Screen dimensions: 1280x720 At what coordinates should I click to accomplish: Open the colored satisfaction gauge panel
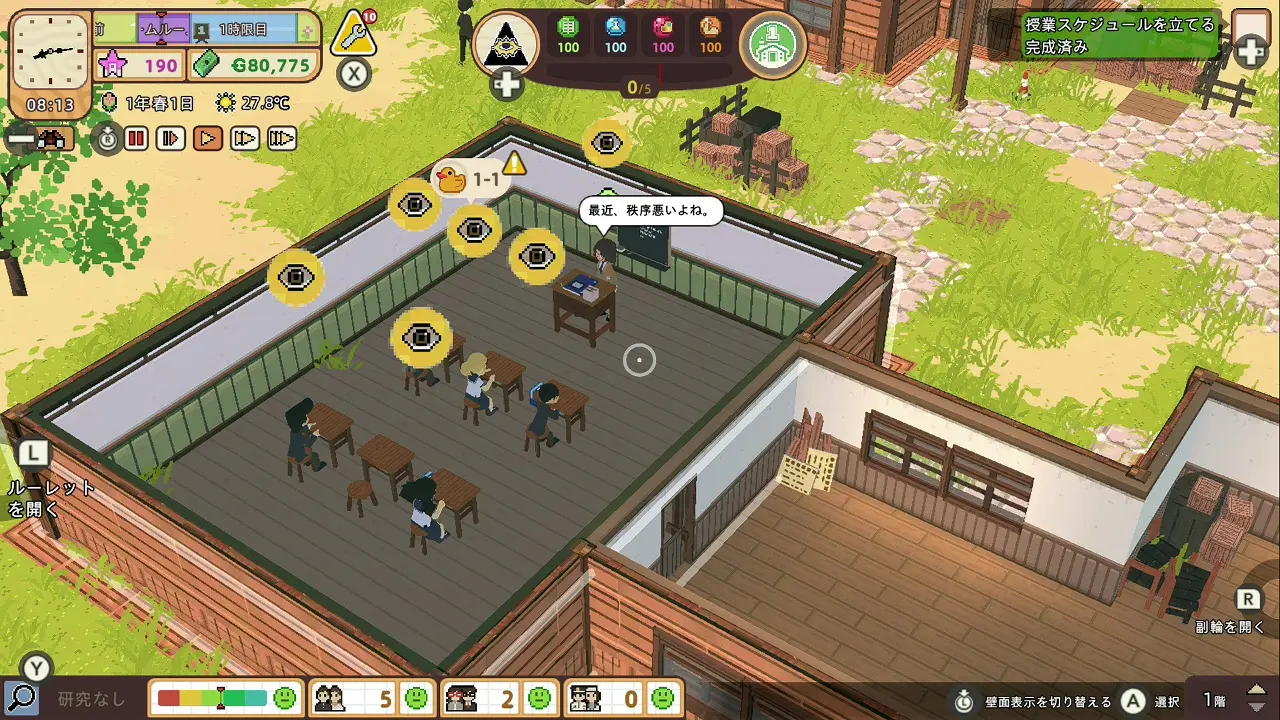pos(227,698)
